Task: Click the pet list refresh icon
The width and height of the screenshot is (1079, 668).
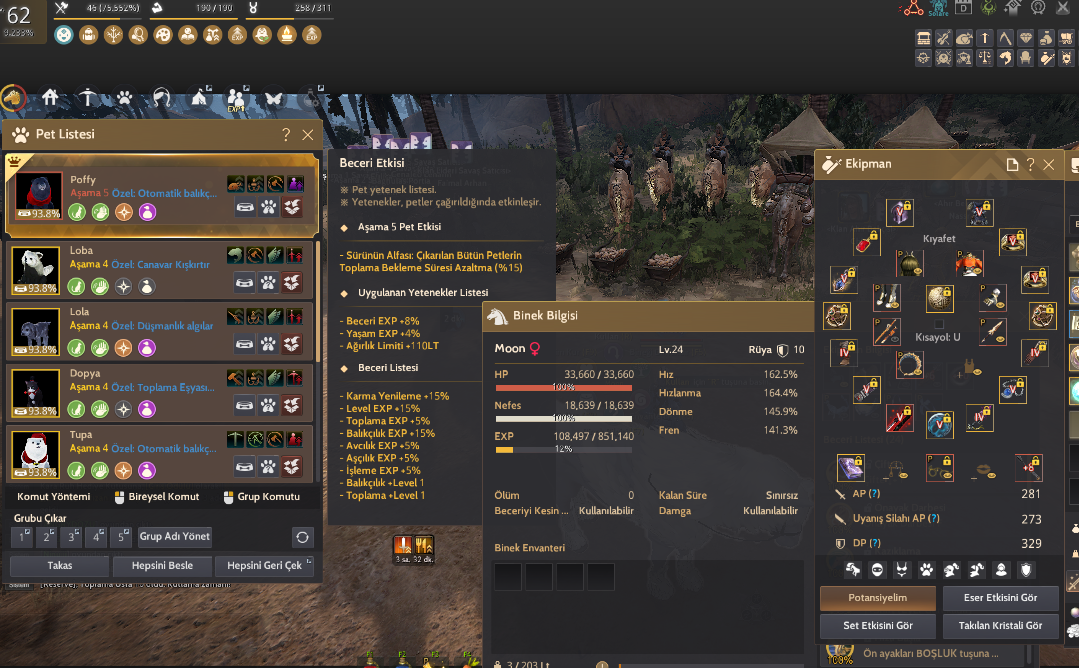Action: (x=302, y=536)
